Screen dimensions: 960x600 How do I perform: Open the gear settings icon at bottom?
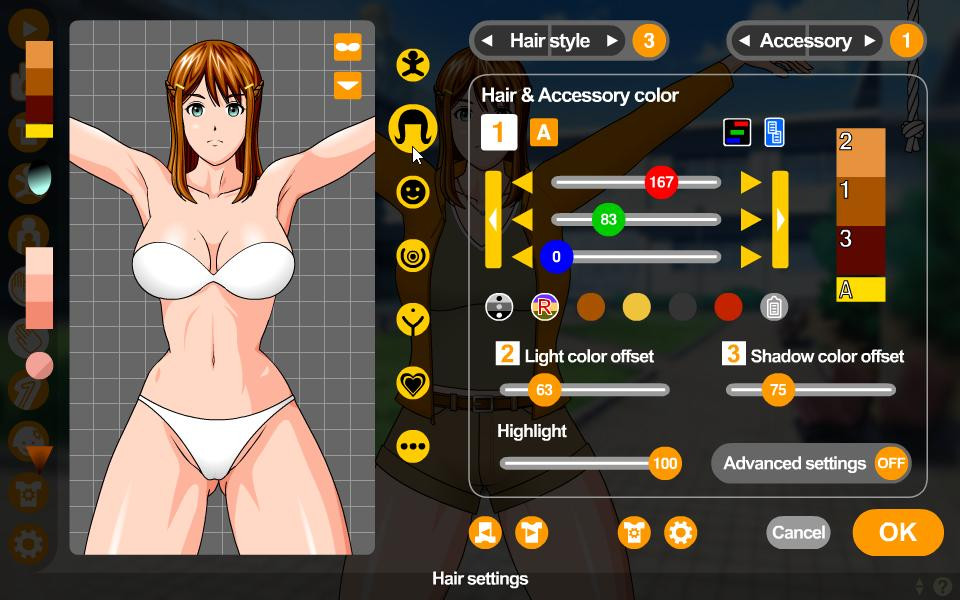(x=680, y=532)
